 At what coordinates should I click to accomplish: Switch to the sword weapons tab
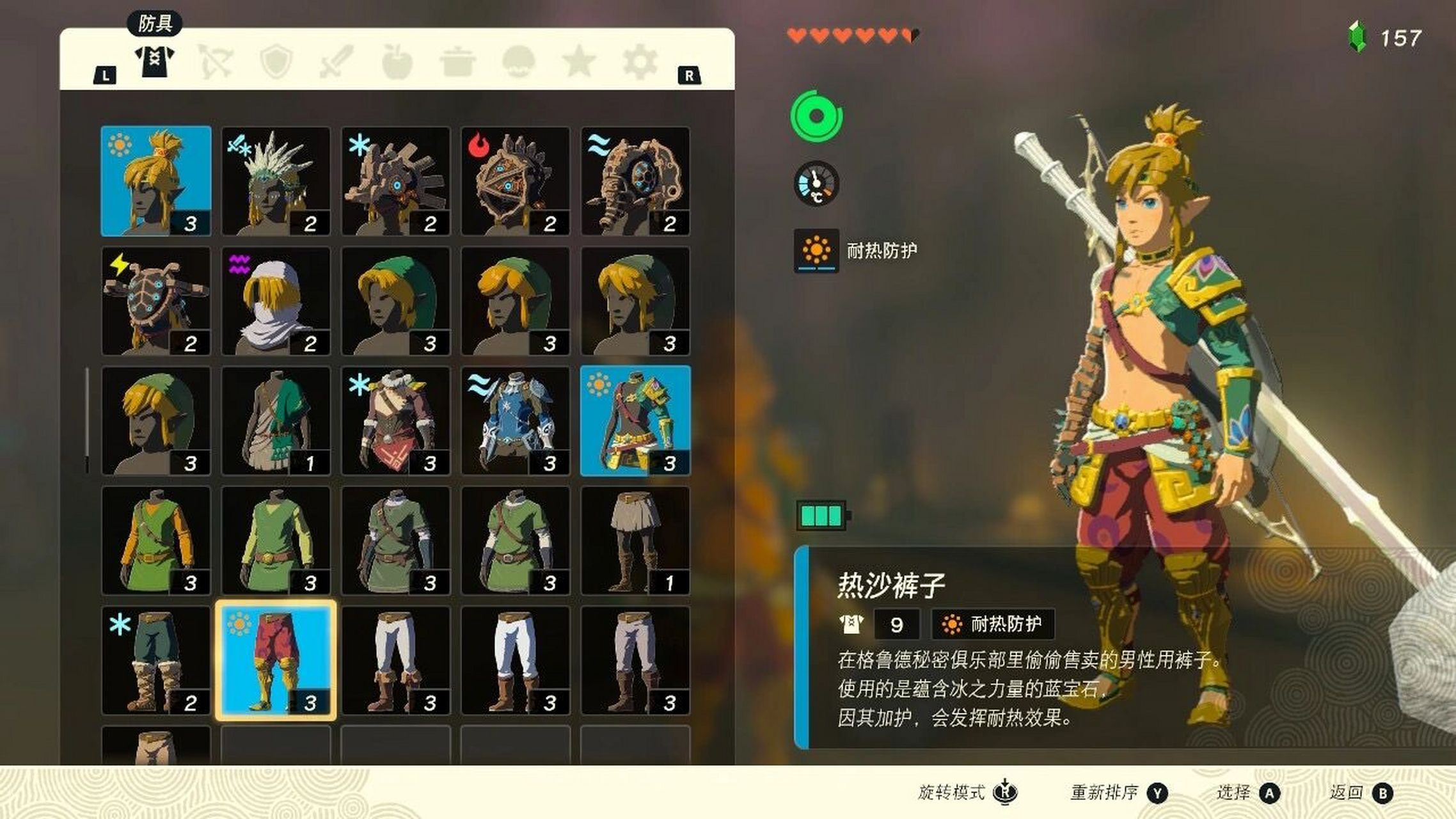[336, 62]
